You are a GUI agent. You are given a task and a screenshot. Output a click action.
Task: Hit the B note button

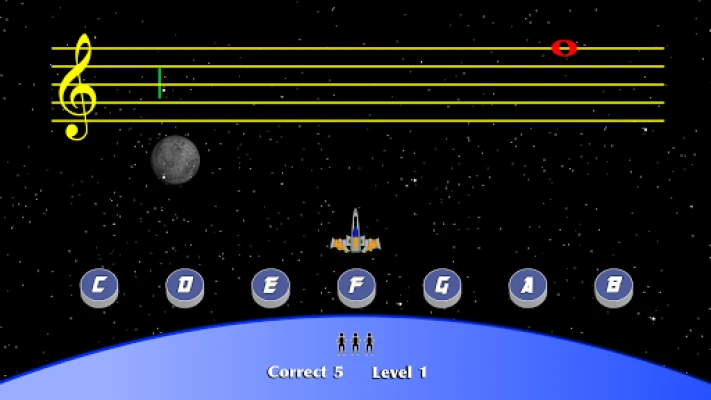613,286
